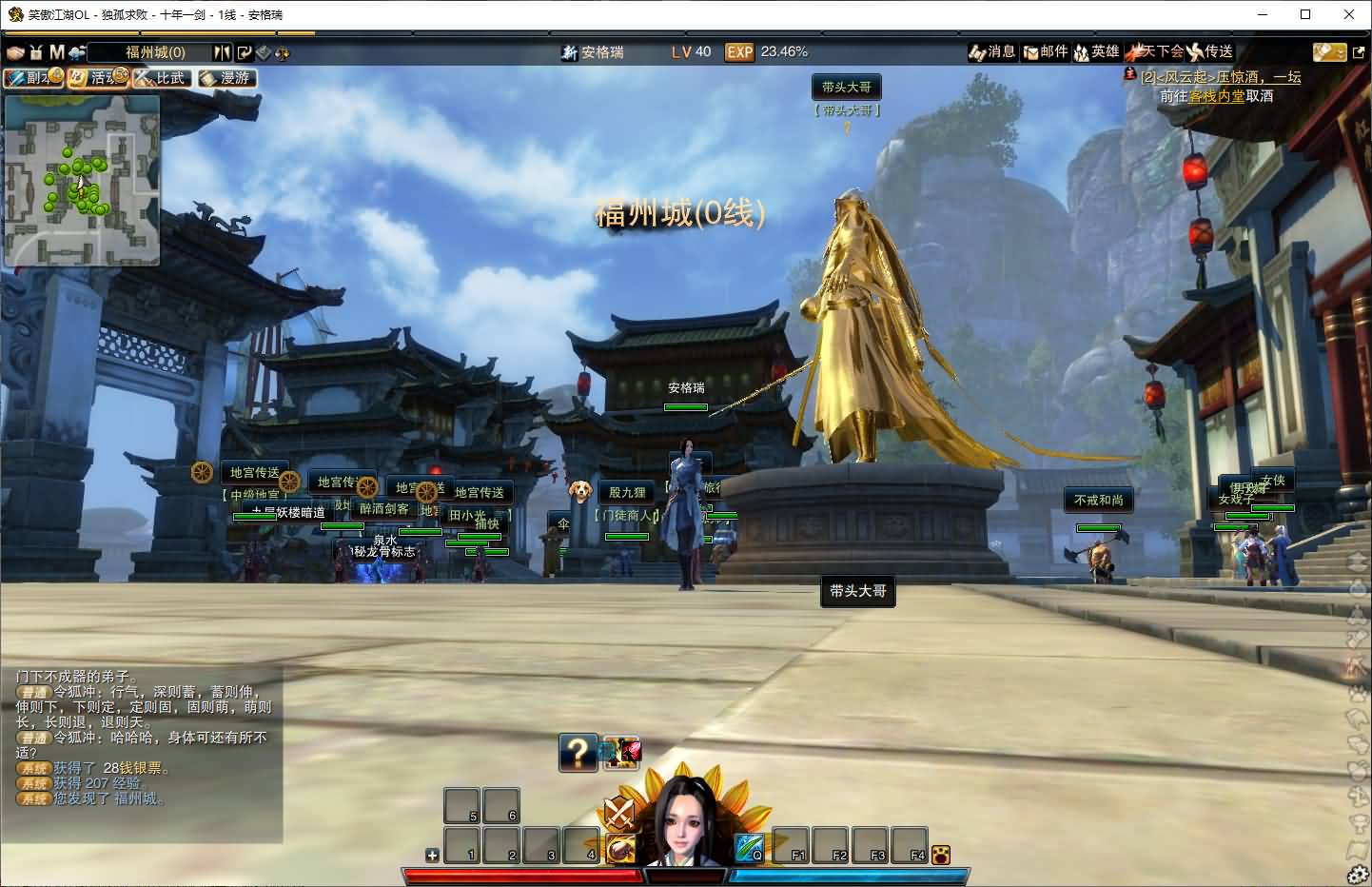
Task: Select the 漫游 roaming button
Action: [x=226, y=78]
